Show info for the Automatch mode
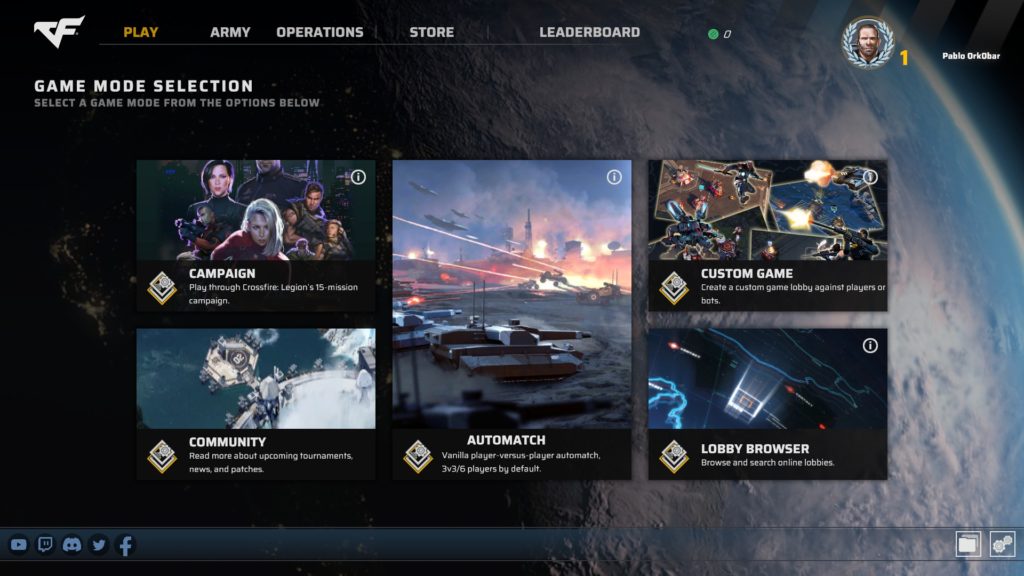The image size is (1024, 576). coord(614,177)
